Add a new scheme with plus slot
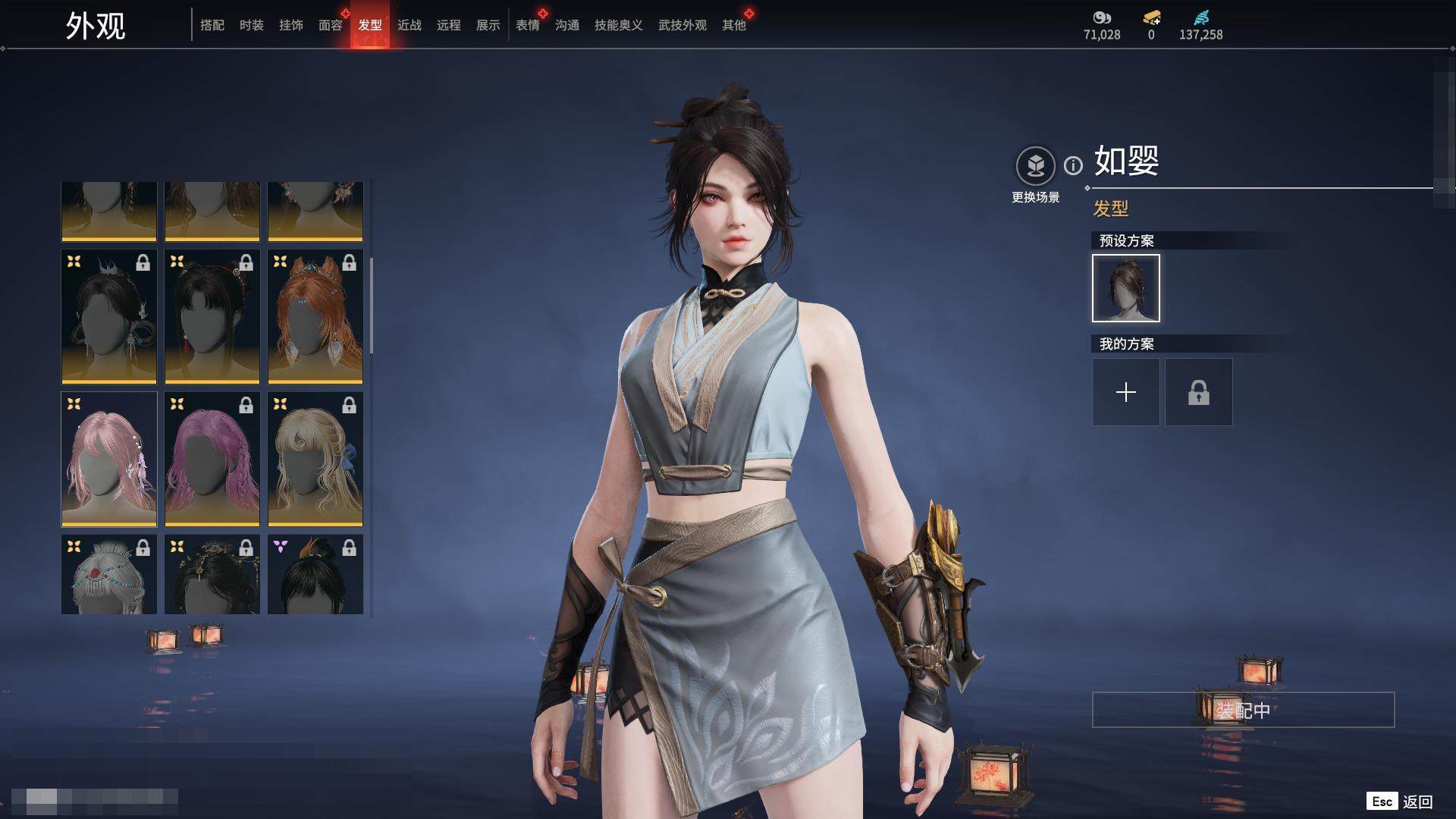Image resolution: width=1456 pixels, height=819 pixels. coord(1126,392)
